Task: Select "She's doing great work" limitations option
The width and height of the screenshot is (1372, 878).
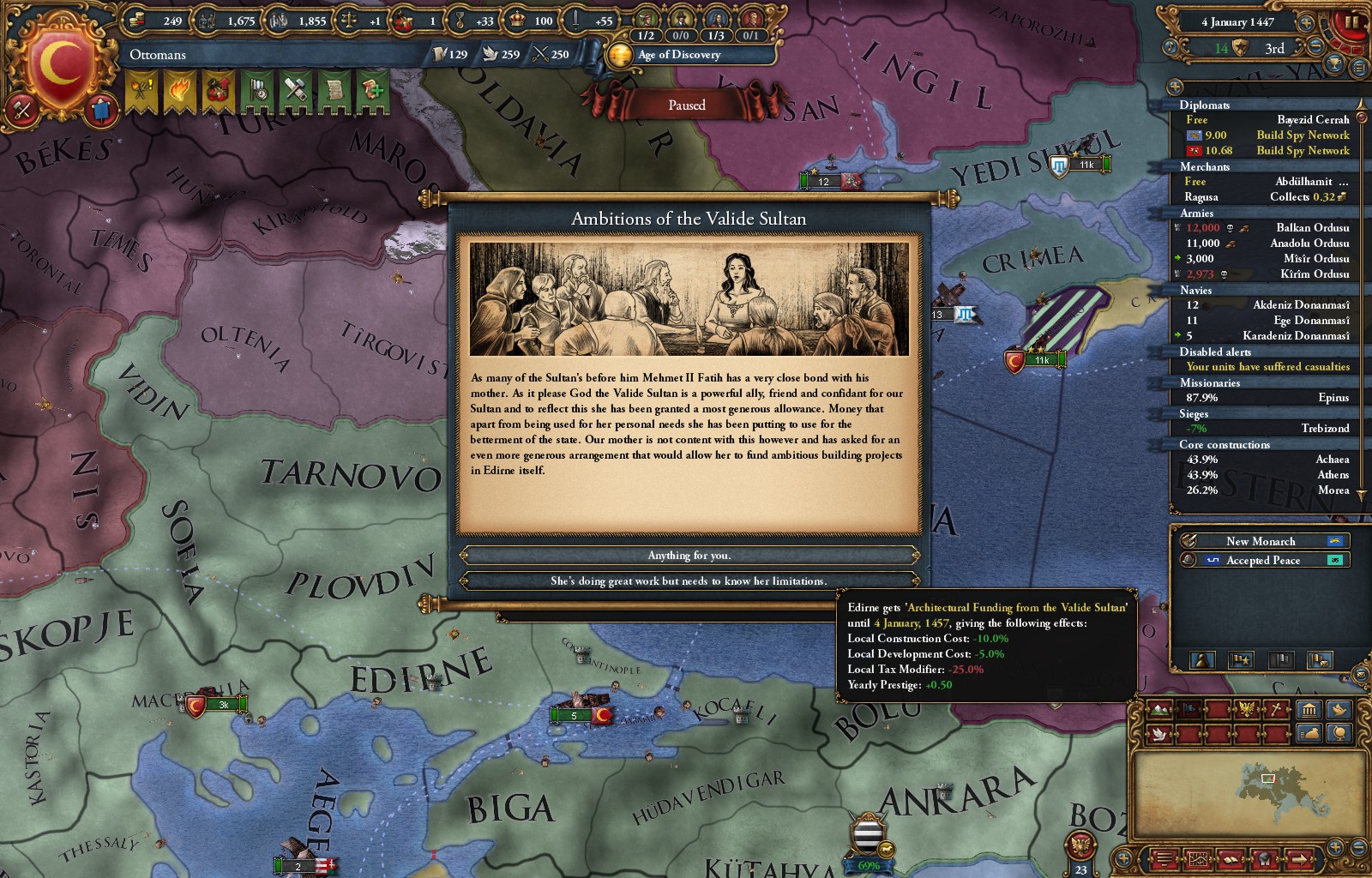Action: [x=689, y=581]
